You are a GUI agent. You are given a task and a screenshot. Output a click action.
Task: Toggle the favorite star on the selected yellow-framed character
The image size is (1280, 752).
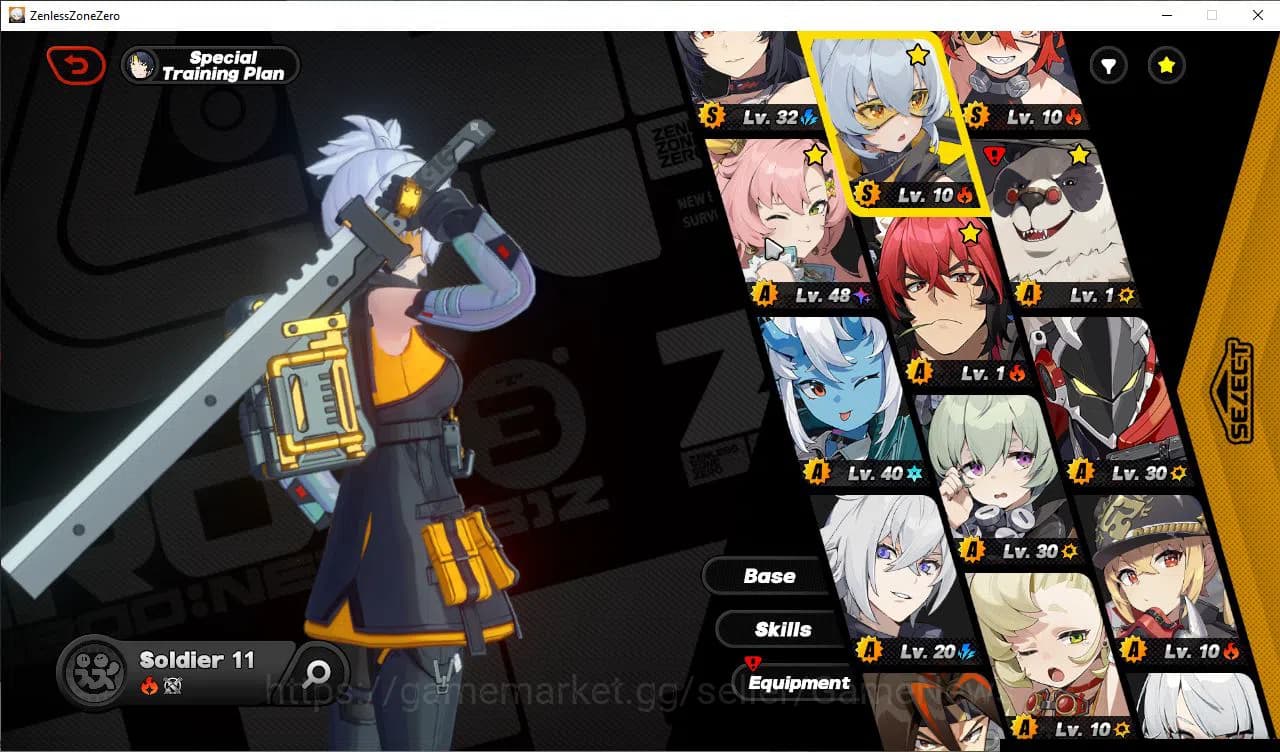(917, 57)
